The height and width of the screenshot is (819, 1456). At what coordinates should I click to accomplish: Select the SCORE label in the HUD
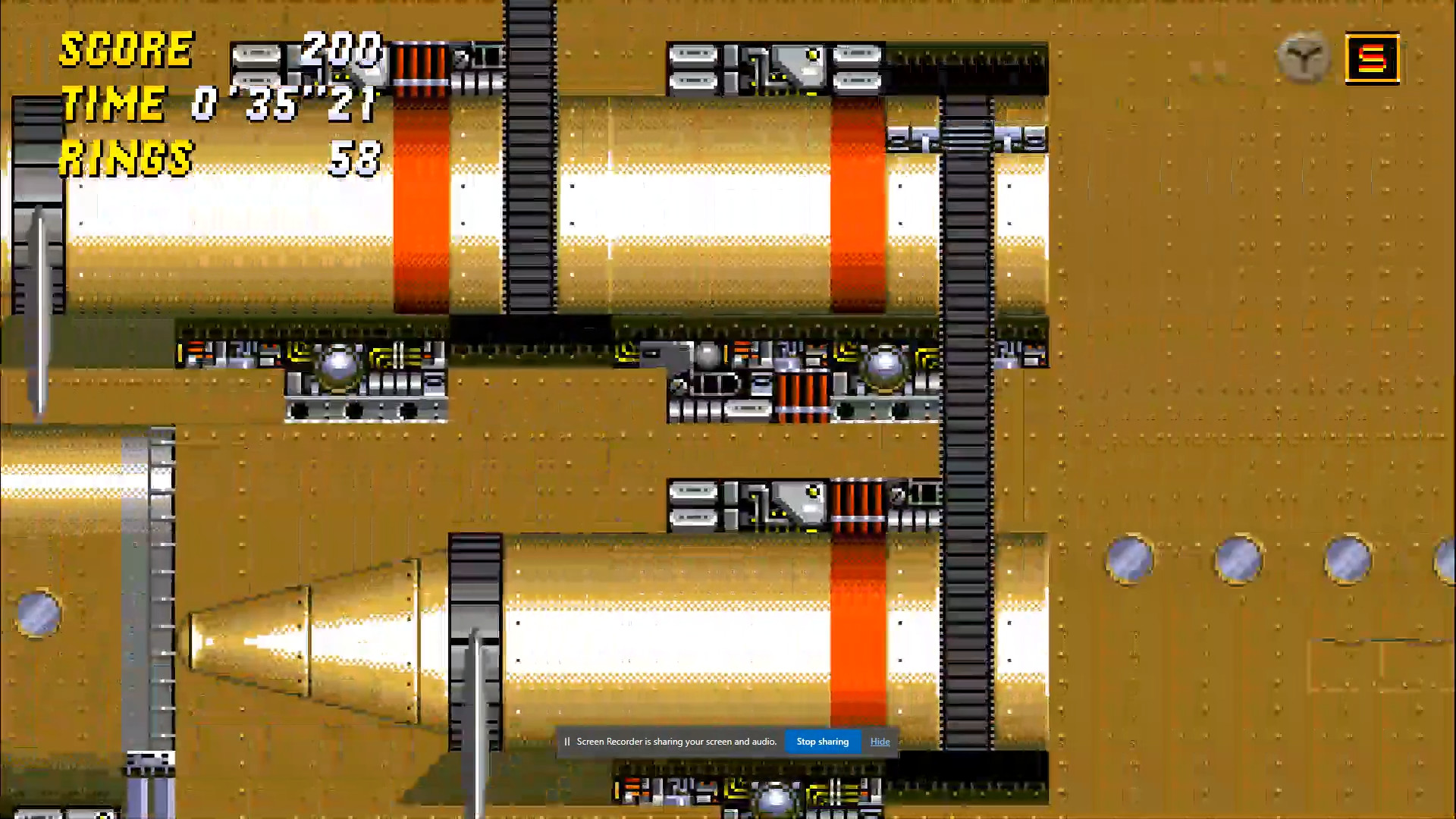125,52
